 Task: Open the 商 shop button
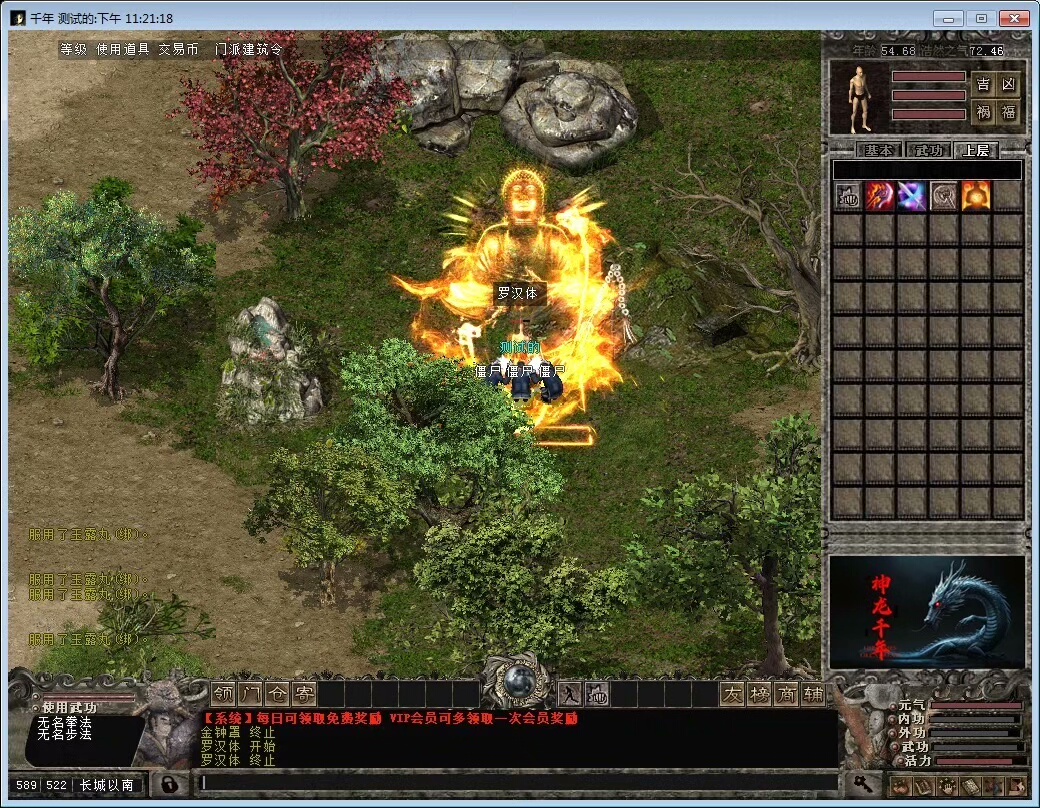coord(786,693)
